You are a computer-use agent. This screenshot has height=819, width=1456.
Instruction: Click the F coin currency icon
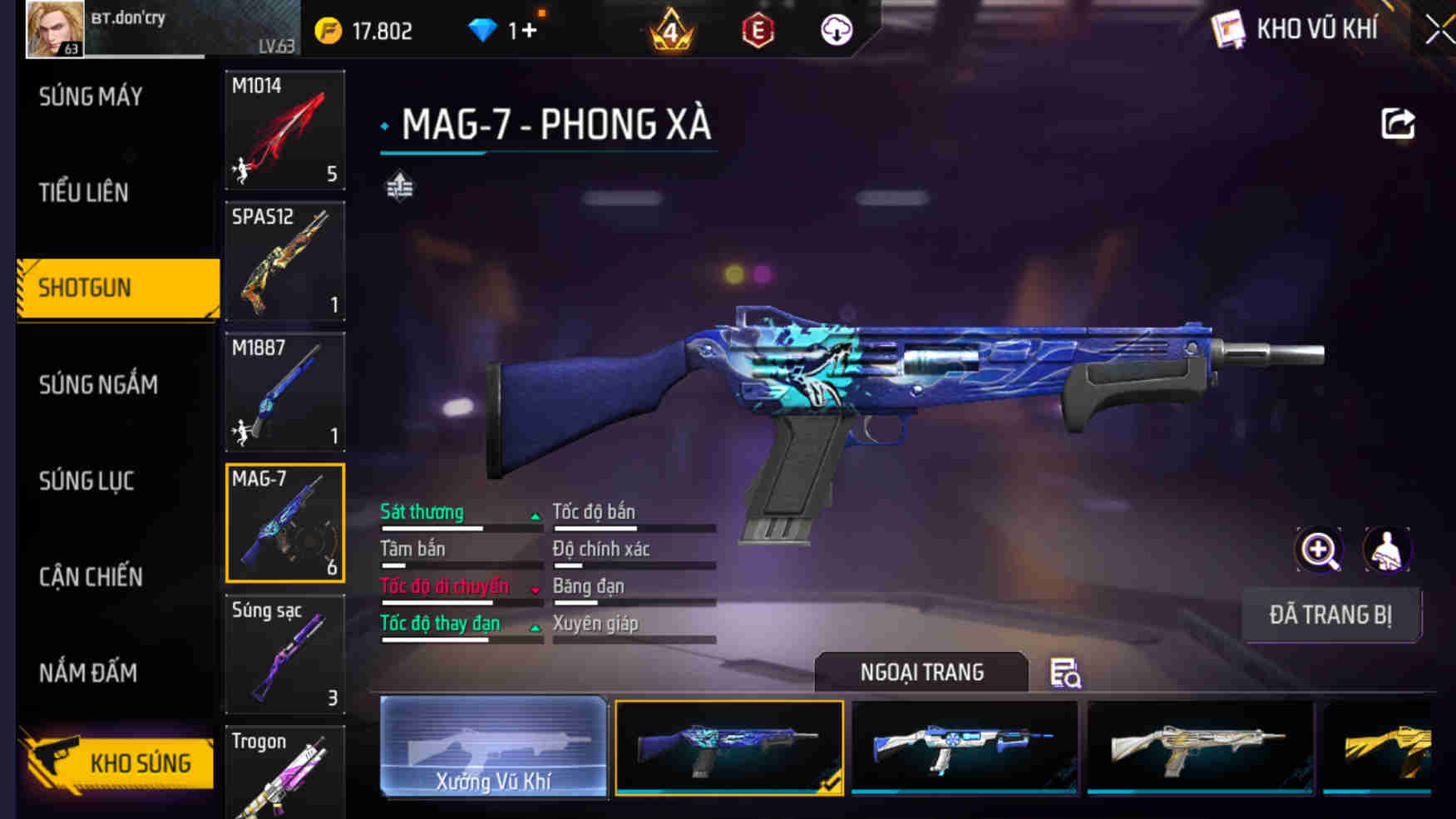329,27
